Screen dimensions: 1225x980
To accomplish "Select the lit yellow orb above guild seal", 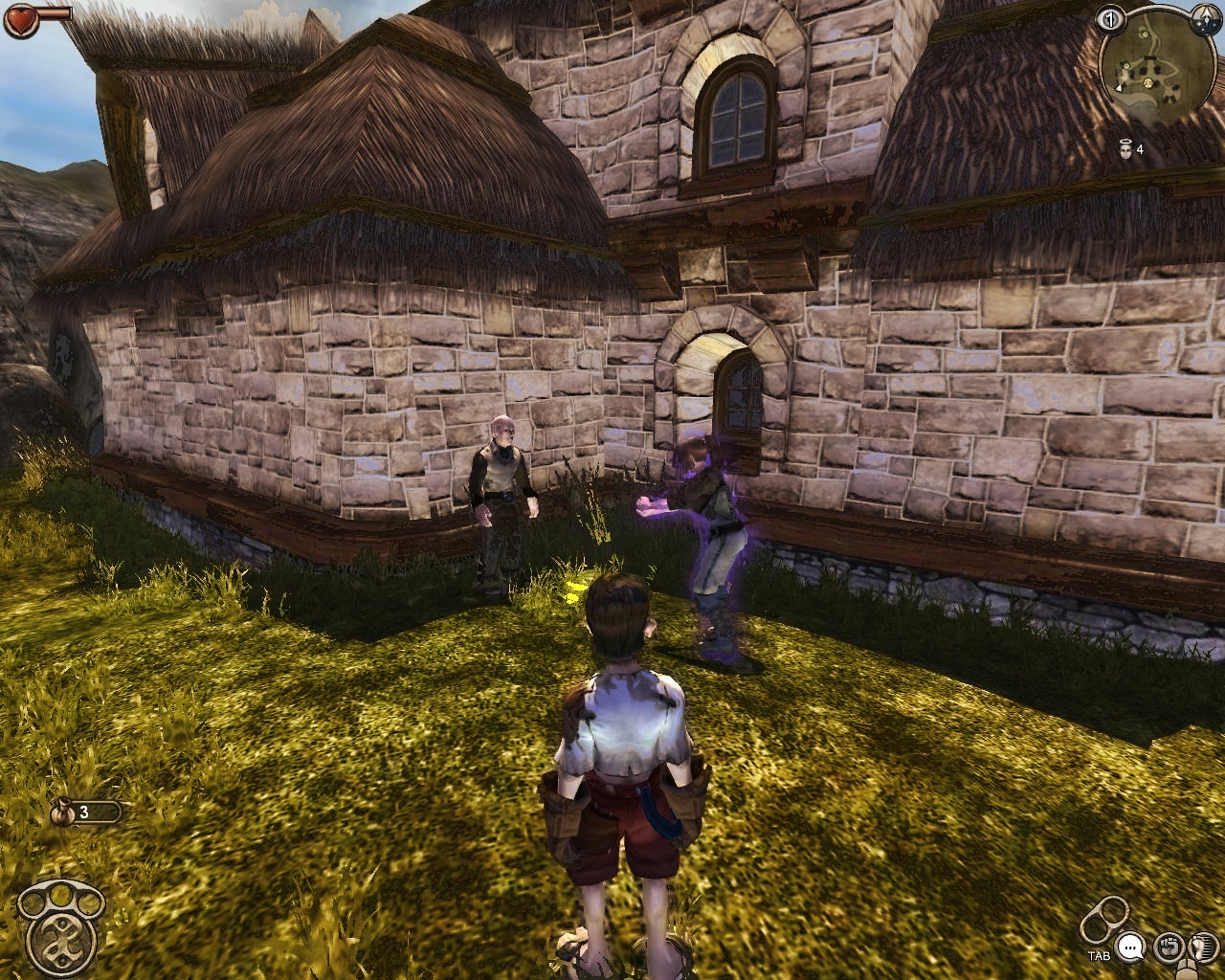I will click(60, 894).
